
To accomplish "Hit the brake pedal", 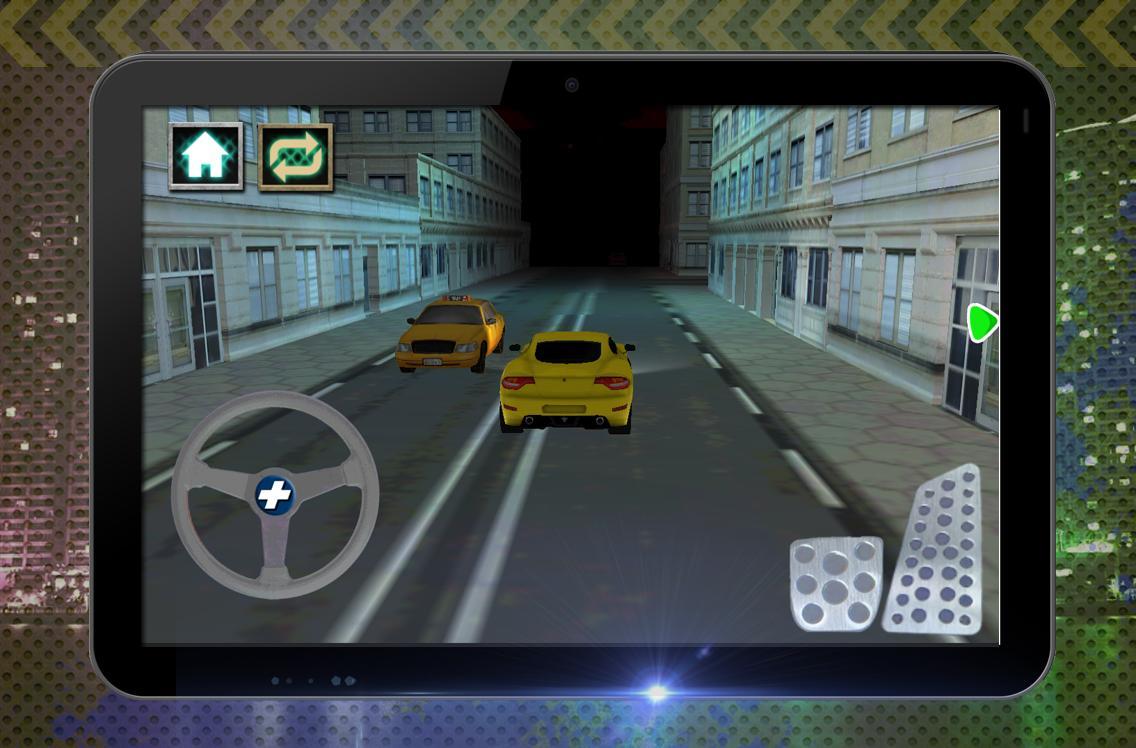I will [x=836, y=583].
